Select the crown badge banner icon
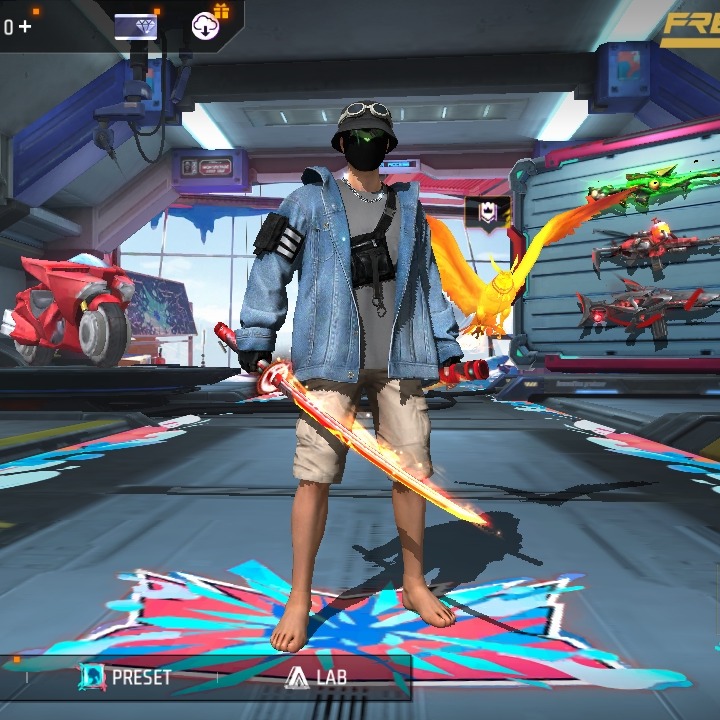The height and width of the screenshot is (720, 720). point(487,212)
